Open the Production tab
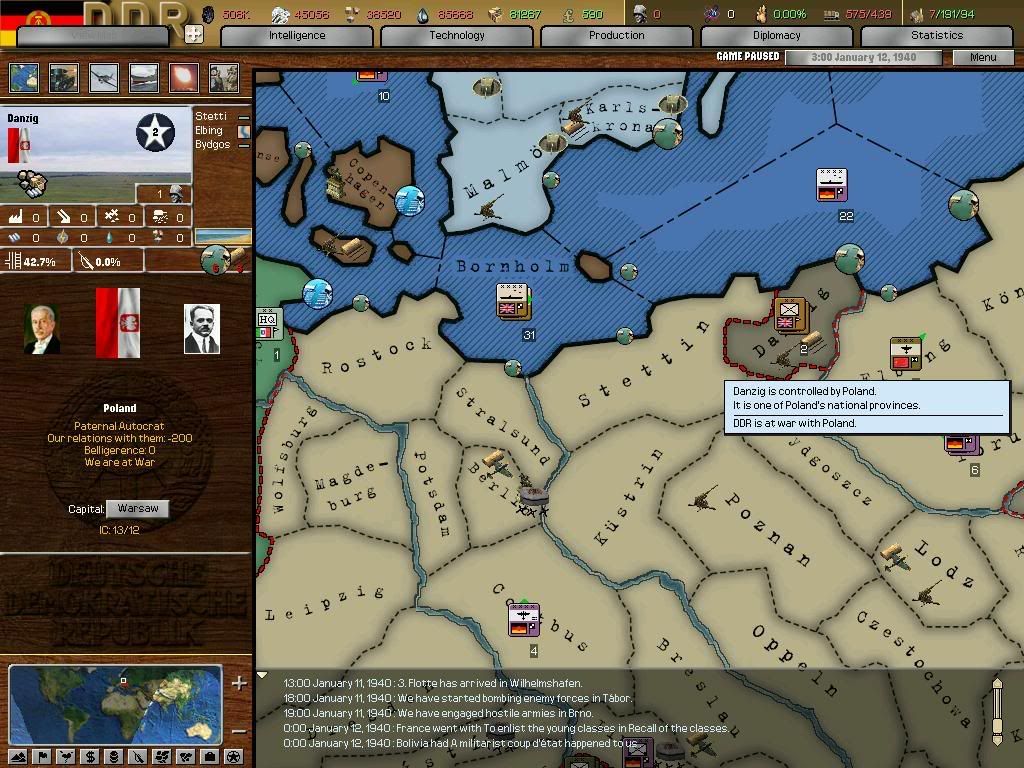 pos(616,35)
